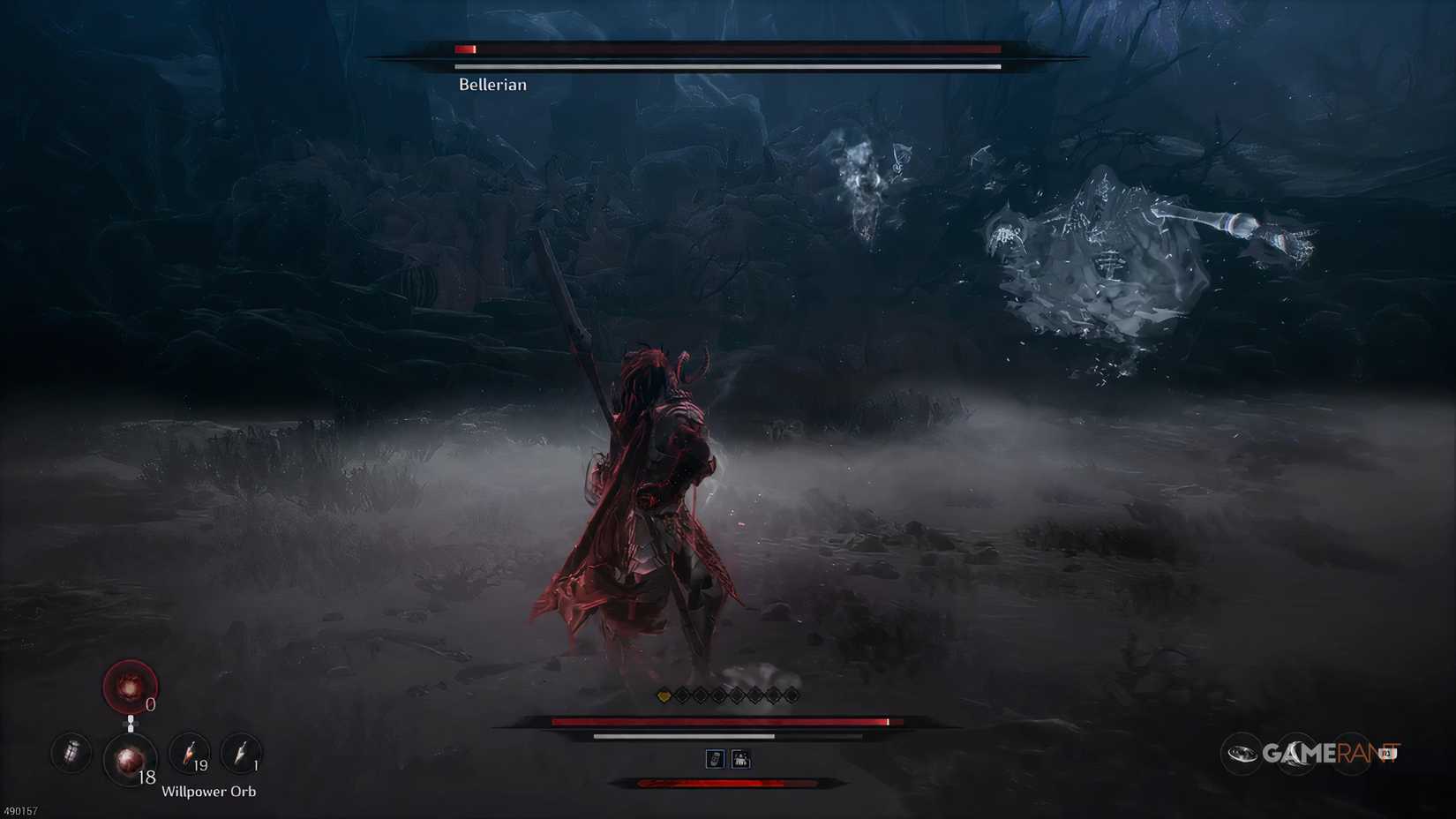The height and width of the screenshot is (819, 1456).
Task: Click the rightmost quick-use ability icon near center bottom
Action: (x=740, y=758)
